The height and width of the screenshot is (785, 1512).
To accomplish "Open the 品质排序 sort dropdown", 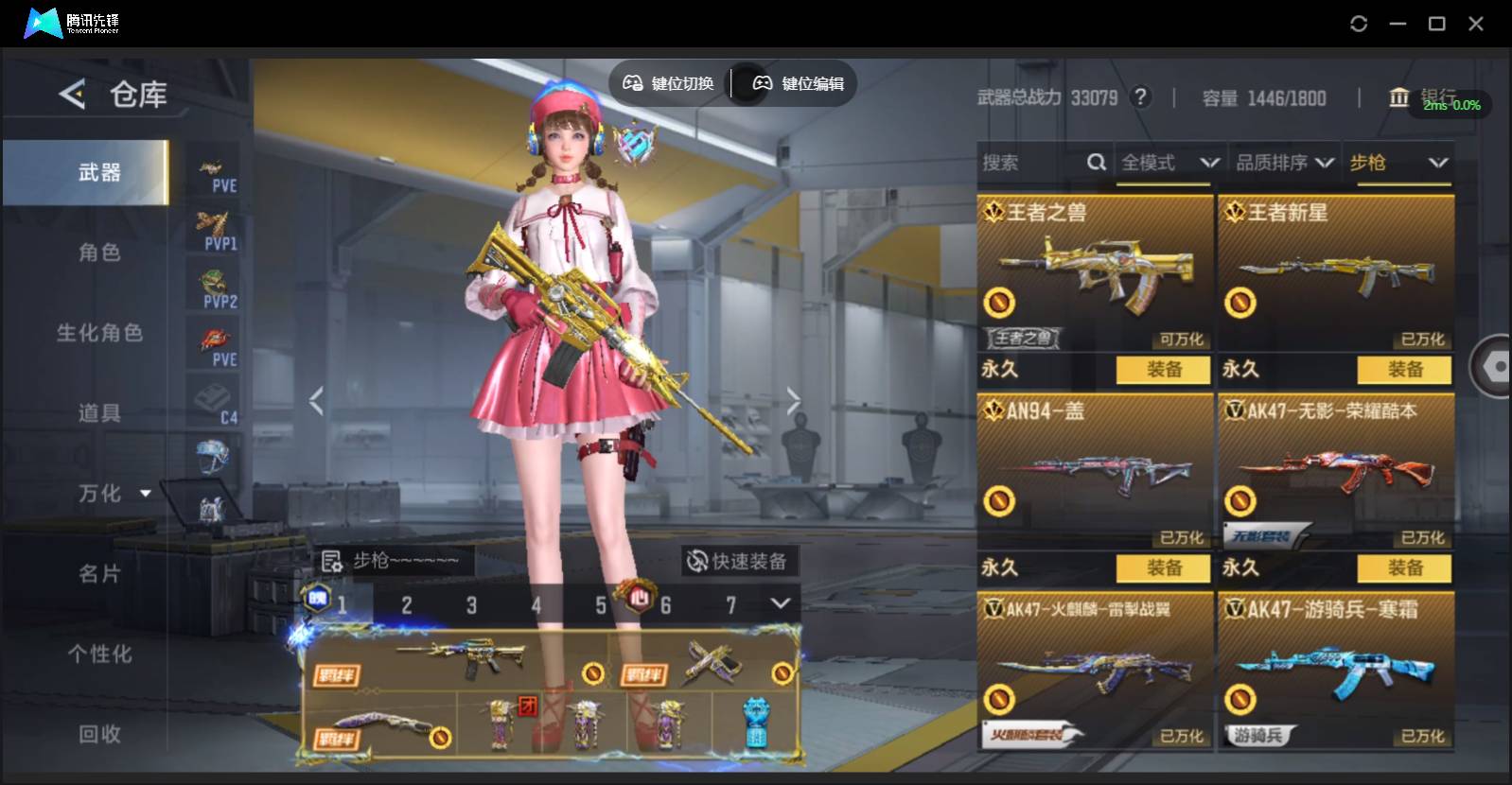I will [x=1285, y=163].
